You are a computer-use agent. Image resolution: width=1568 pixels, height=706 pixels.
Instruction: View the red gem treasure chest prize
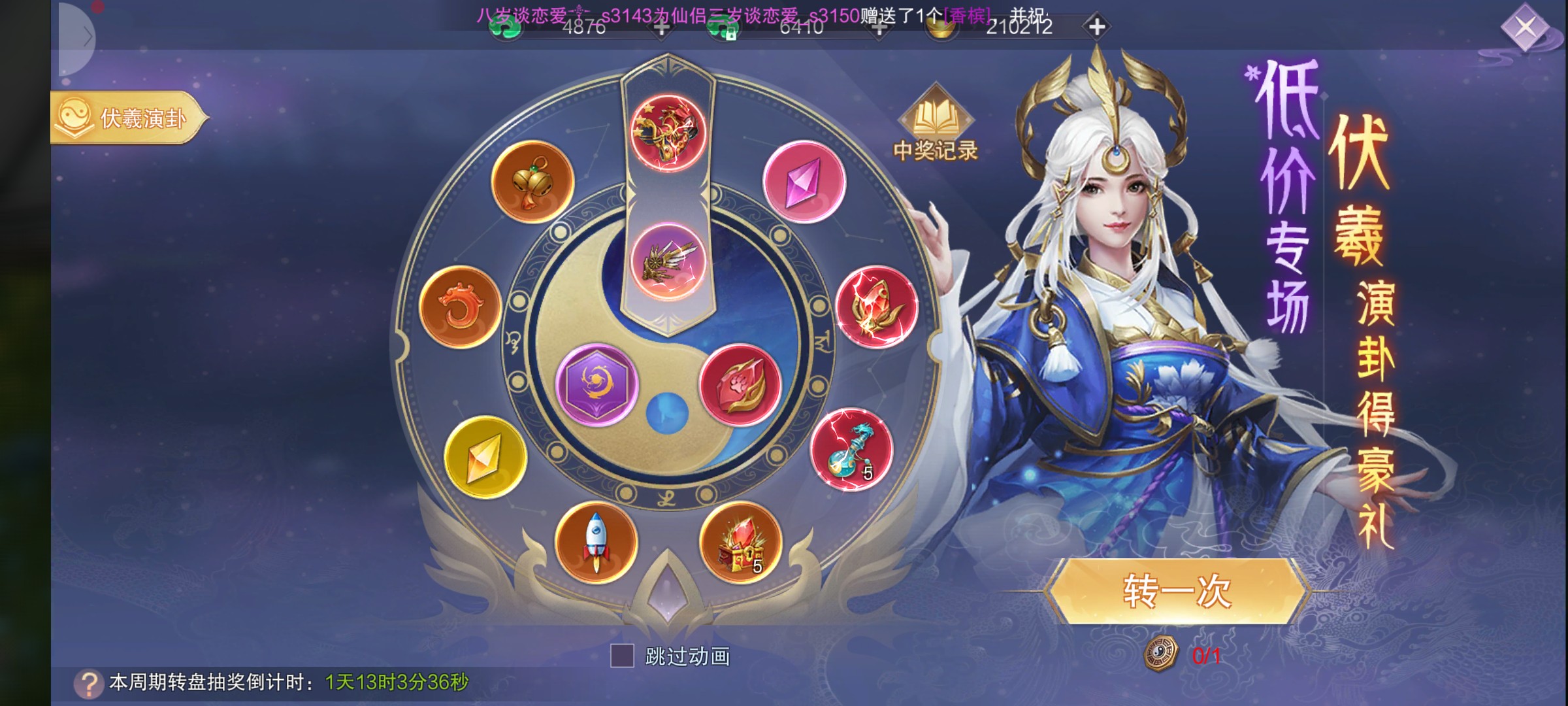[740, 542]
